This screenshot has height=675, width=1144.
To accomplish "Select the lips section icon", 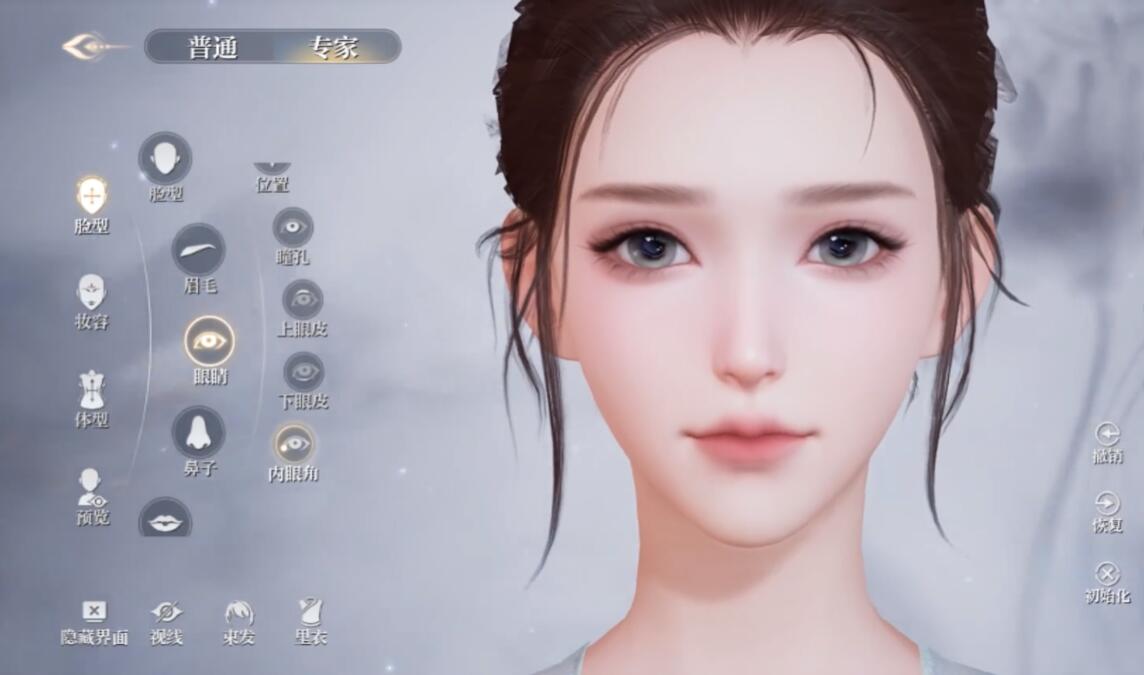I will pos(165,520).
